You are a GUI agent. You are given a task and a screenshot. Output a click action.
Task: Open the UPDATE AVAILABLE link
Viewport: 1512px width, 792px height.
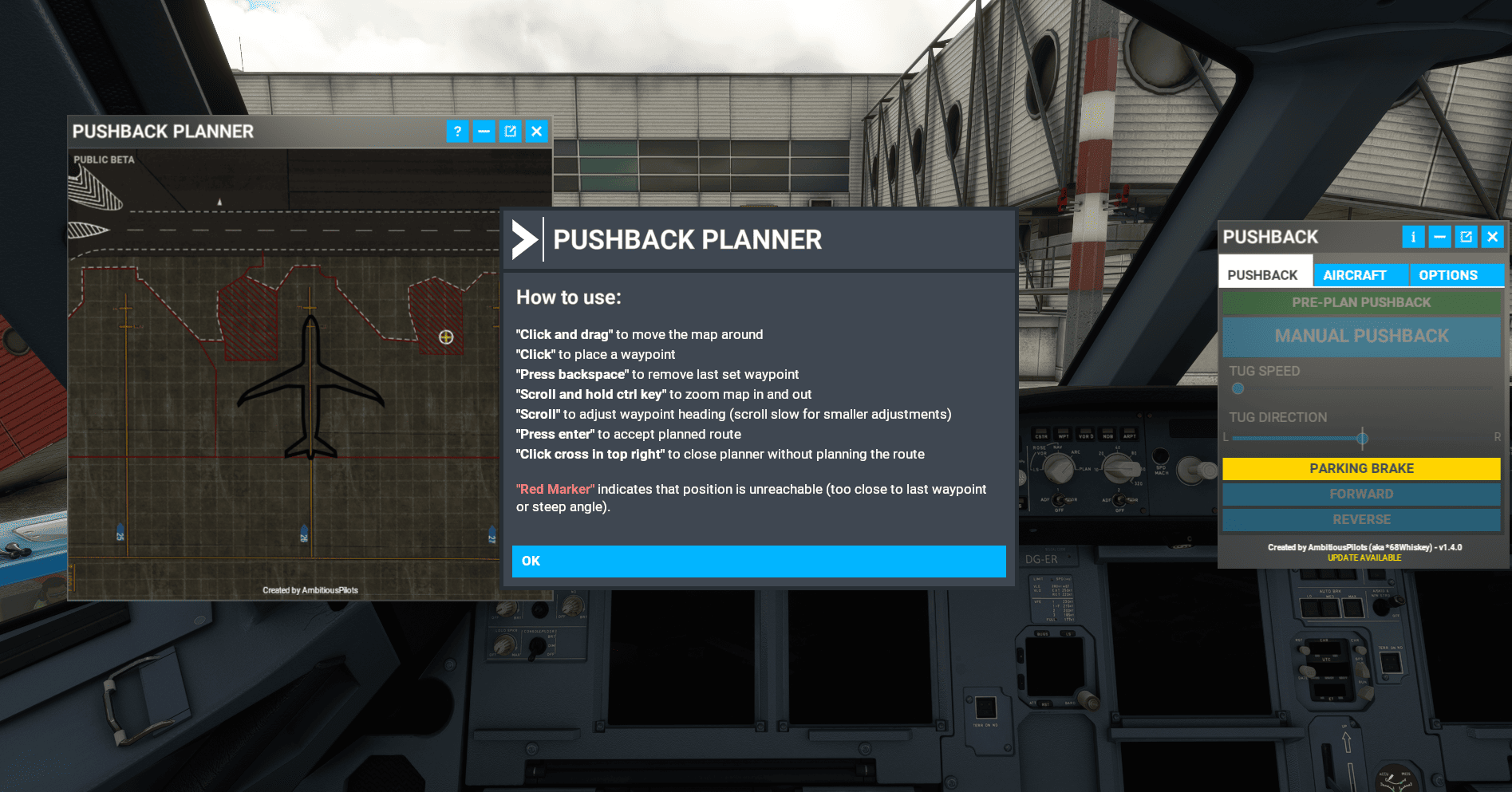click(x=1364, y=558)
